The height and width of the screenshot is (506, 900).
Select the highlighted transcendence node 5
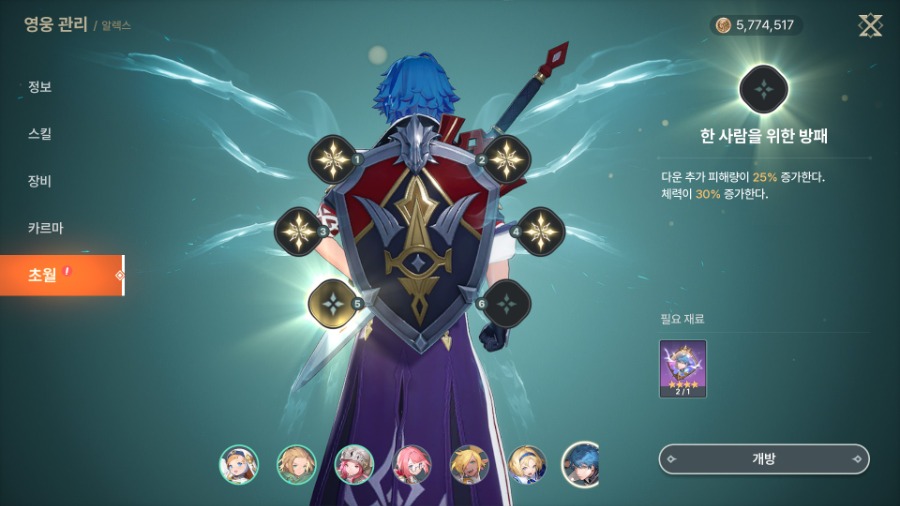point(332,303)
